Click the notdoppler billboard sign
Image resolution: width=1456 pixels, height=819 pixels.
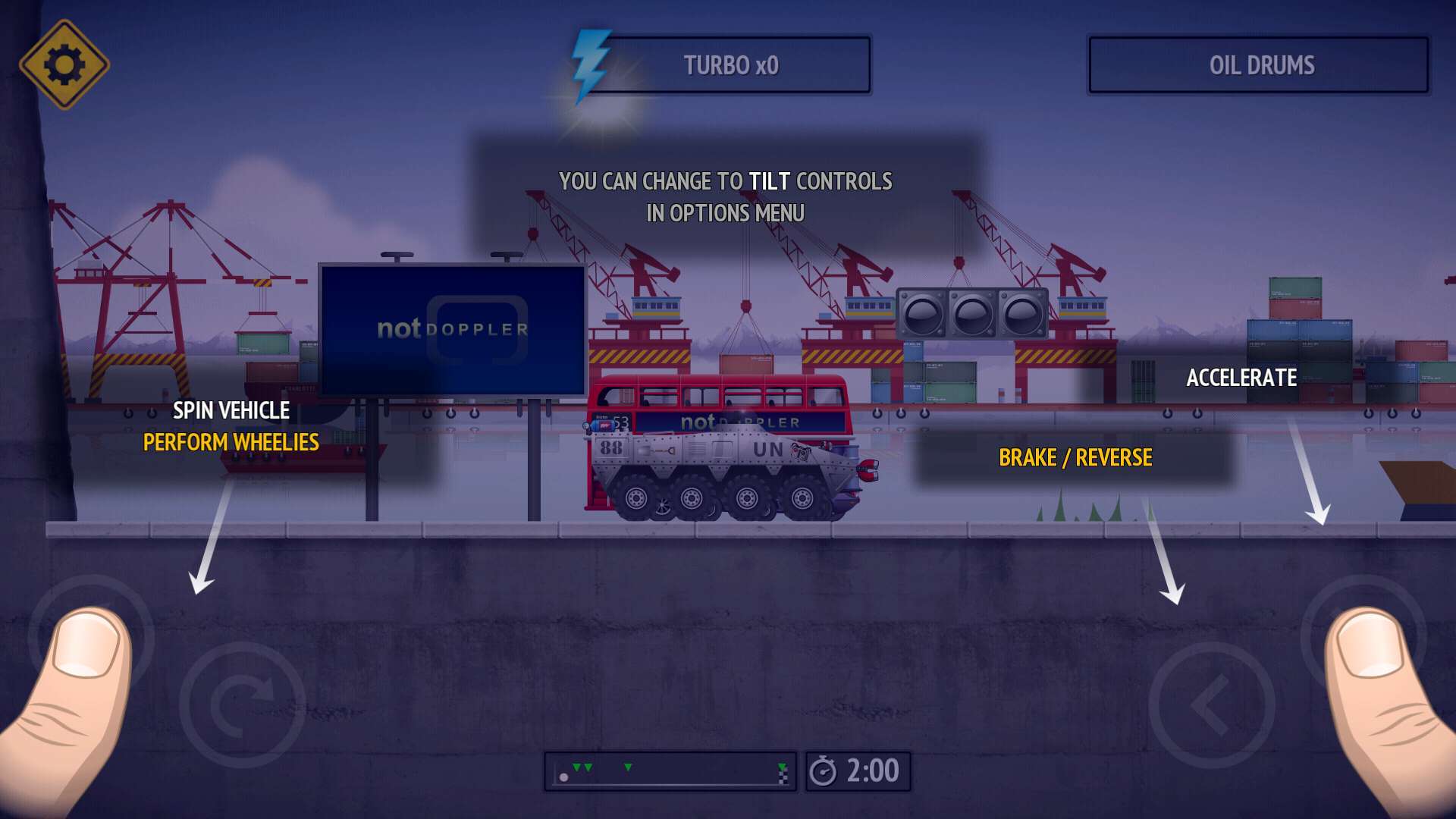[452, 328]
